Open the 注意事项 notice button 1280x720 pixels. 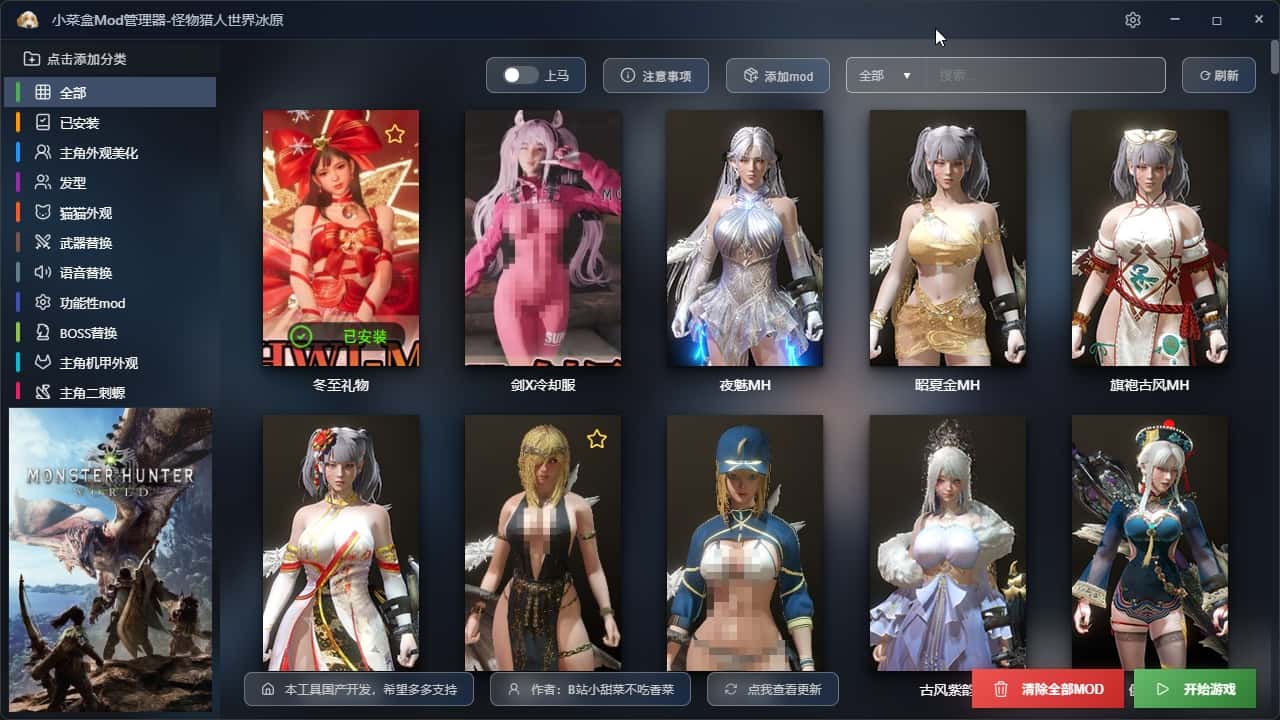(656, 76)
